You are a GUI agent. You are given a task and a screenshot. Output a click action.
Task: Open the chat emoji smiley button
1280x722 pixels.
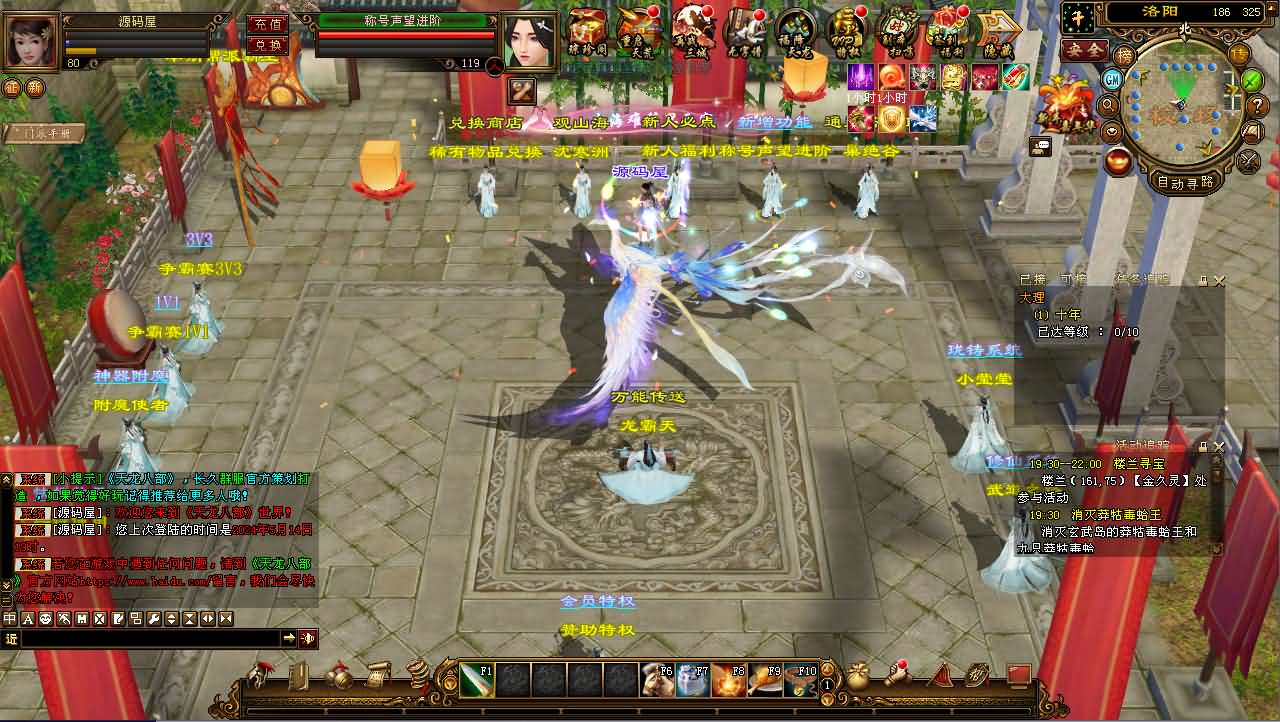[x=46, y=619]
